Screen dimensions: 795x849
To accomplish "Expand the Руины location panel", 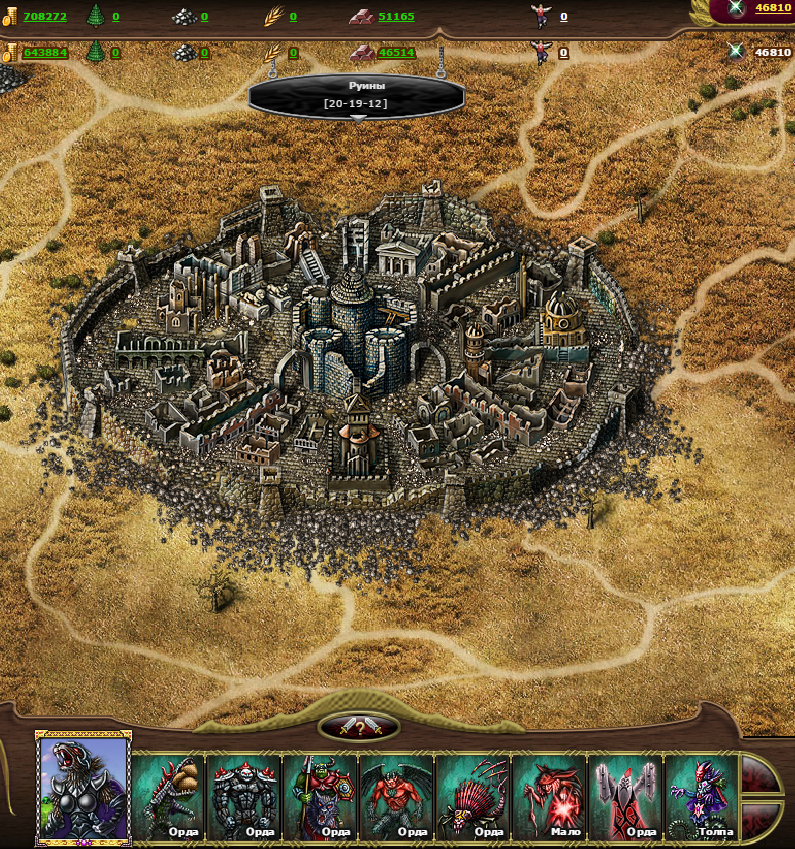I will click(x=357, y=118).
